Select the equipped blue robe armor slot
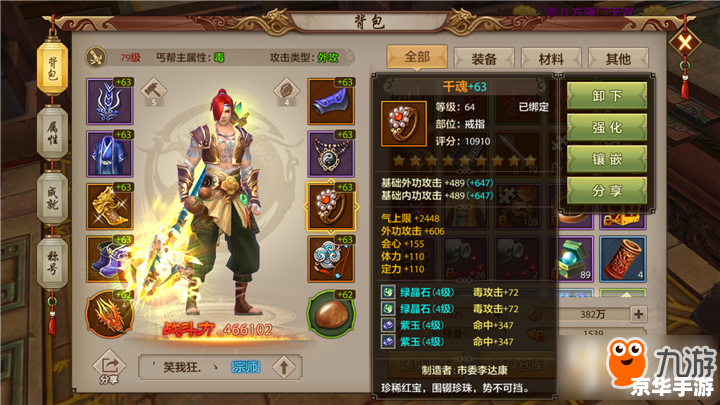Screen dimensions: 720x405 pyautogui.click(x=110, y=151)
